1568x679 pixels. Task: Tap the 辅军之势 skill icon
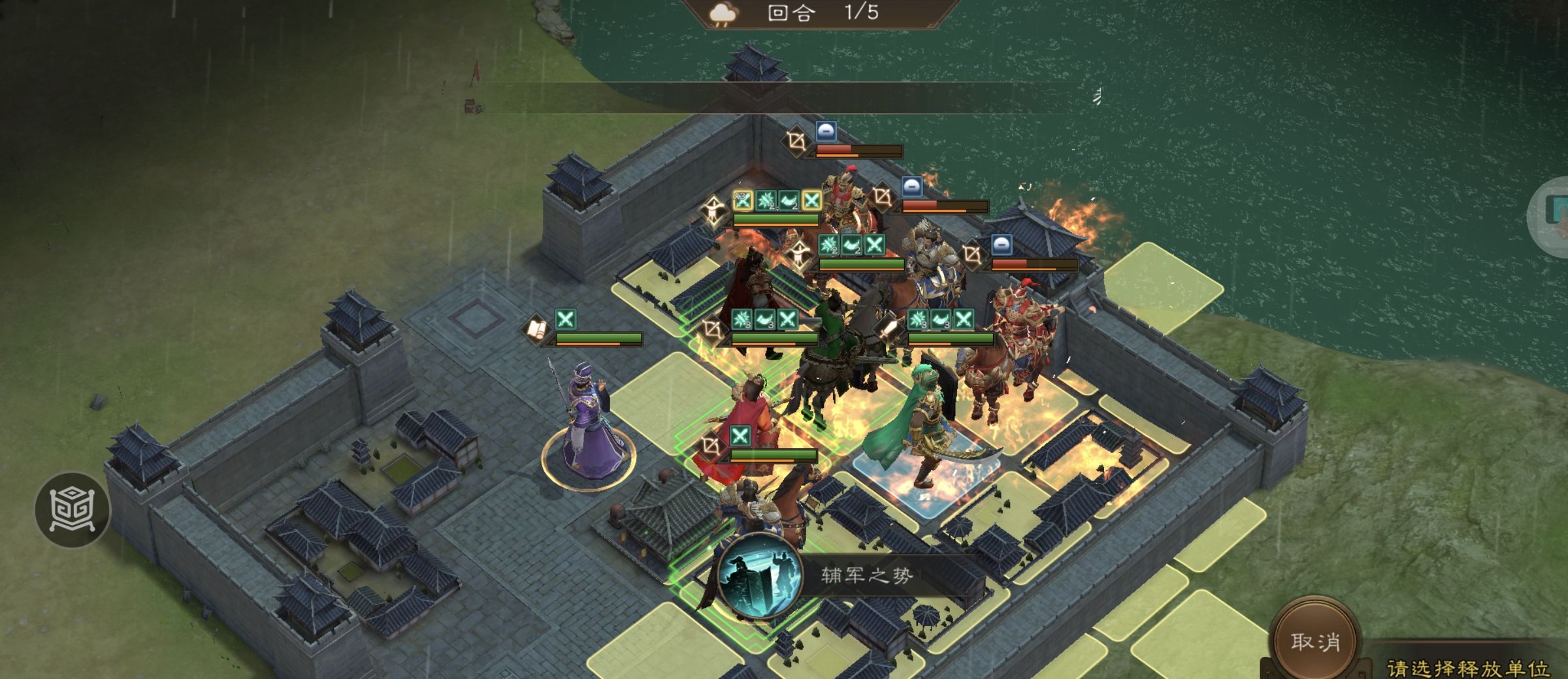(759, 576)
